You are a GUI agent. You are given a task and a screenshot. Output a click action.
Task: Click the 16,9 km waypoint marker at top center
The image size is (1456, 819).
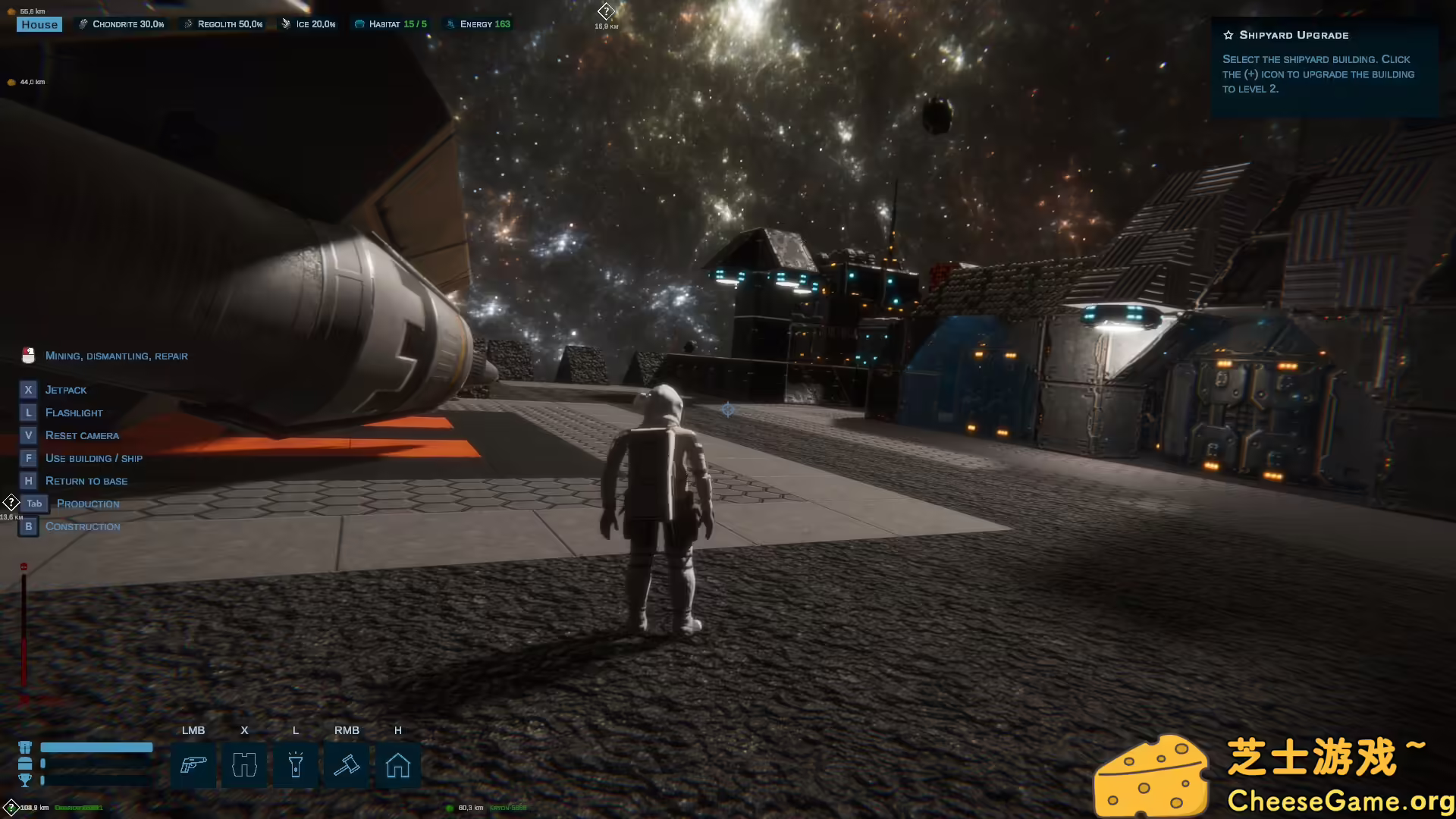click(605, 11)
